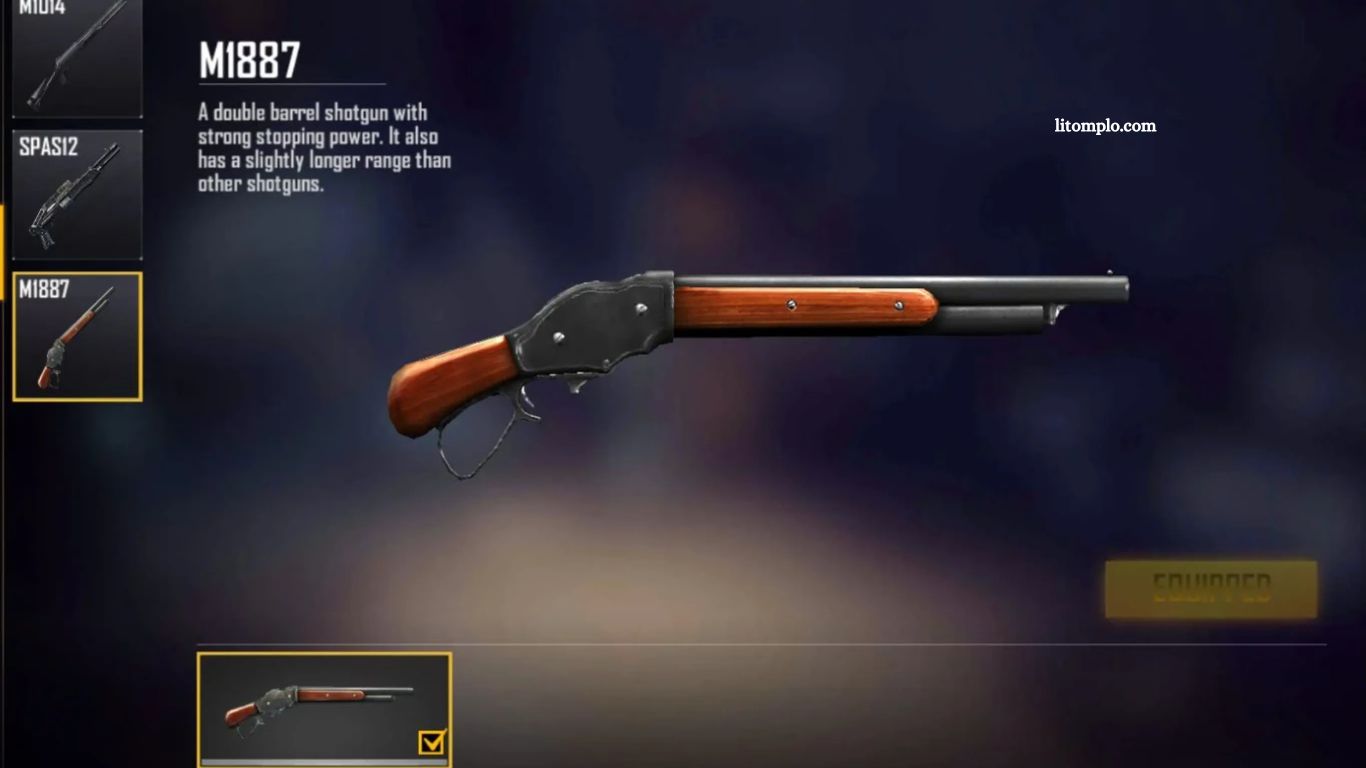Pick the default M1887 skin tile
The image size is (1366, 768).
tap(323, 709)
